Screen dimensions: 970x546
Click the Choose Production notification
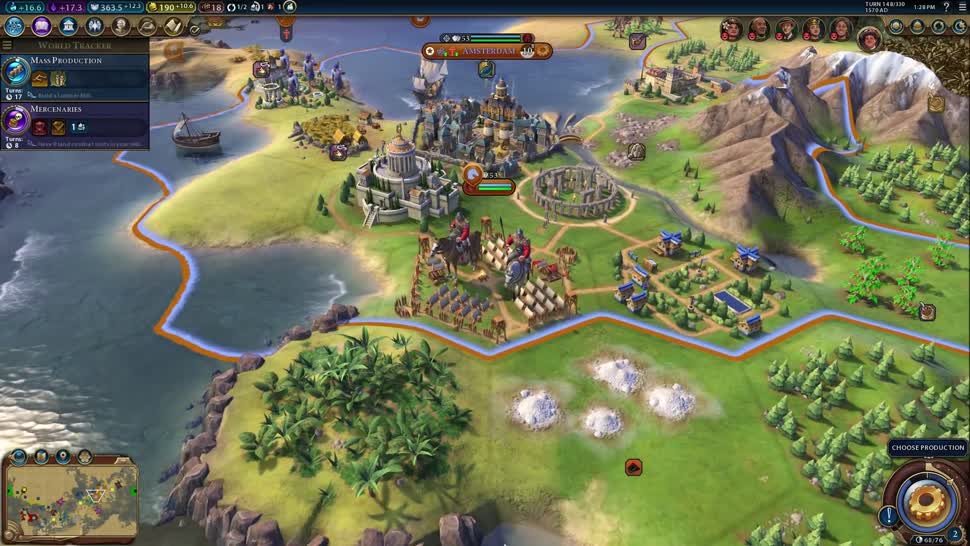(928, 448)
